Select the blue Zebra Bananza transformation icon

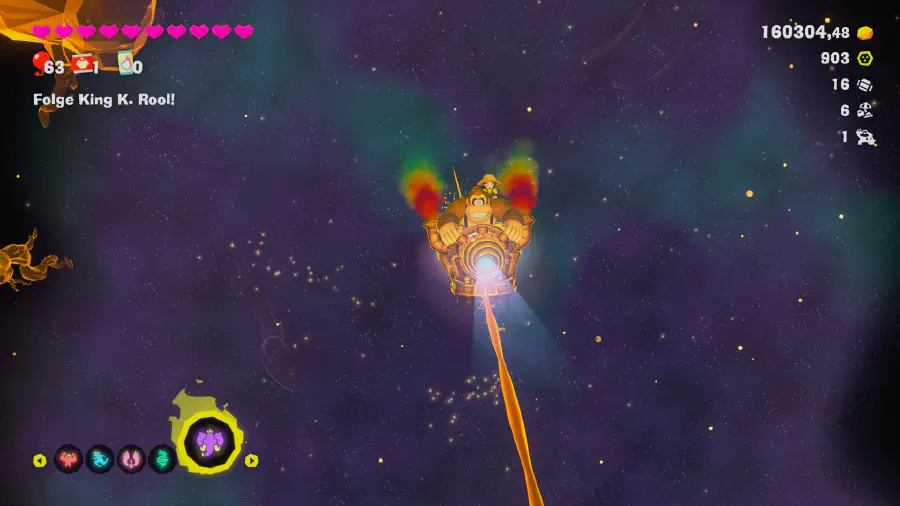(100, 460)
